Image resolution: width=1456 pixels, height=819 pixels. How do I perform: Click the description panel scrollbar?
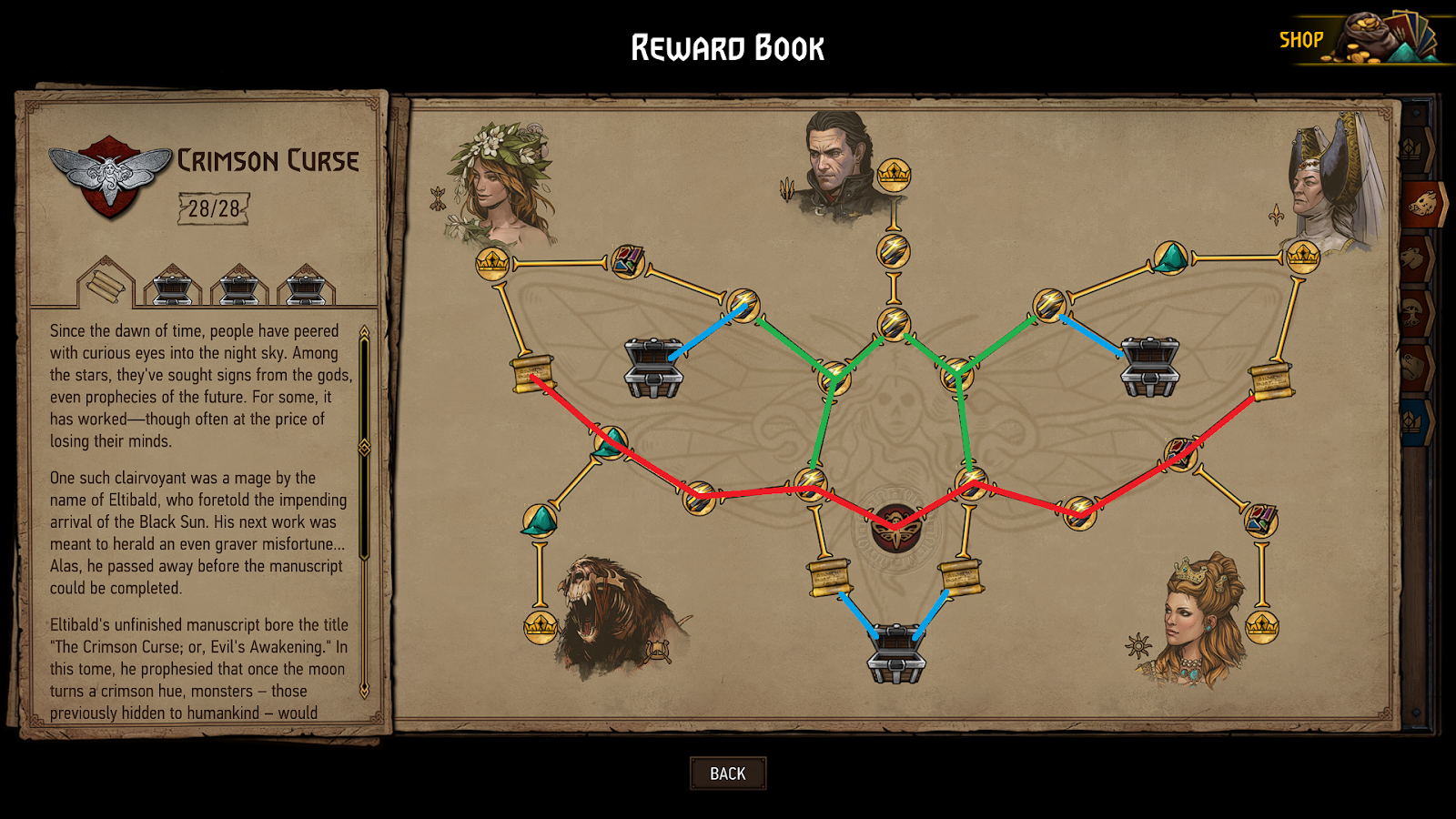[368, 437]
